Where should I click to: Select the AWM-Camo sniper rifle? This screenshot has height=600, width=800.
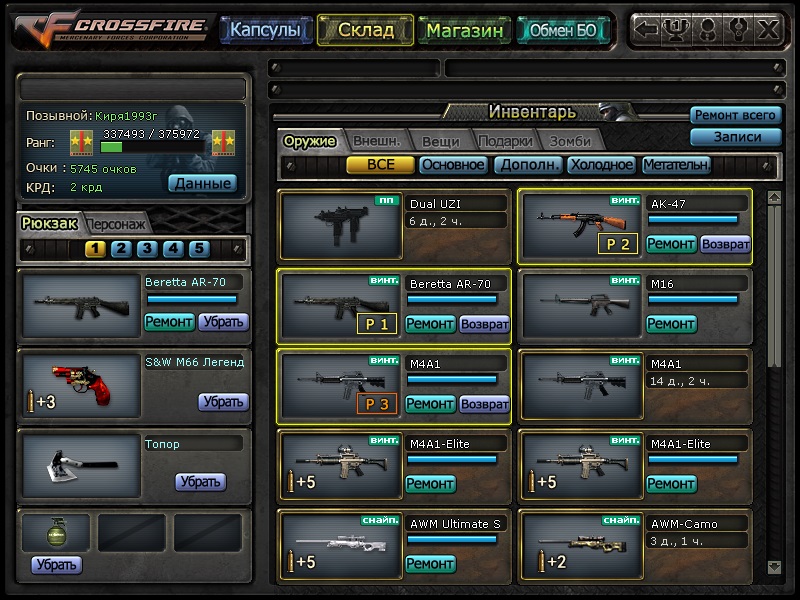[x=581, y=546]
